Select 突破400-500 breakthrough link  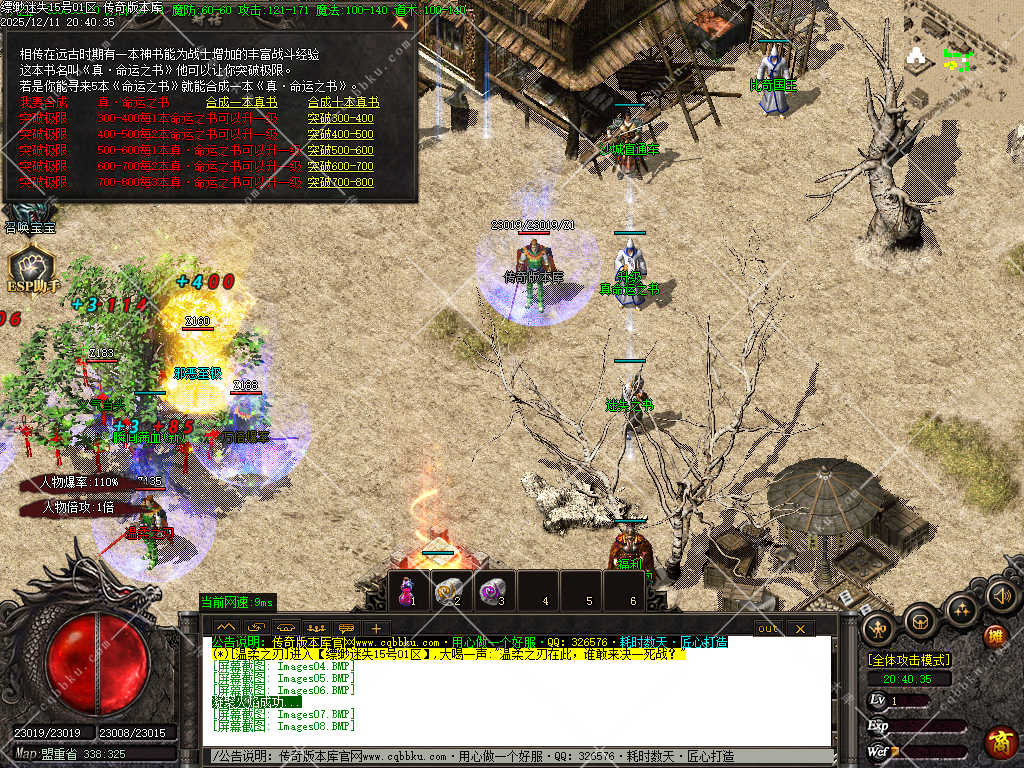[x=340, y=134]
